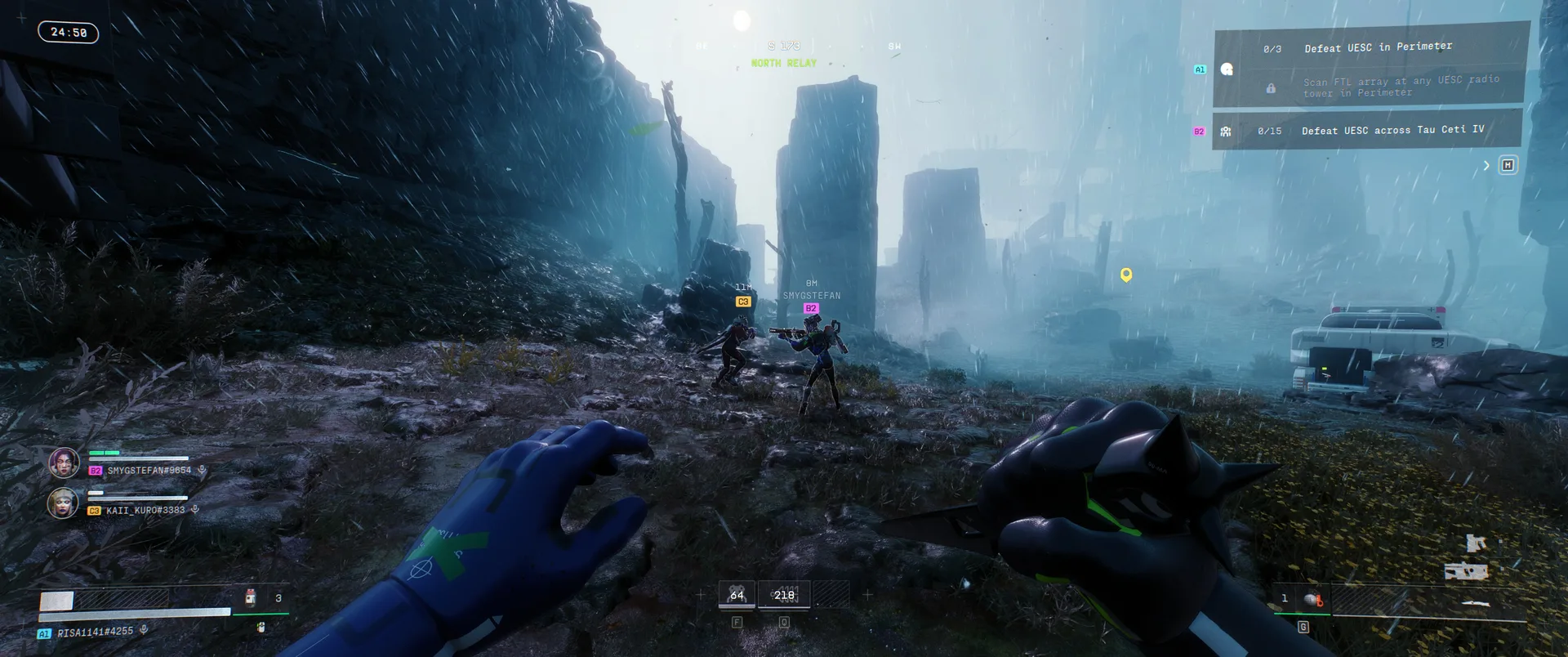The image size is (1568, 657).
Task: Select the 'Defeat UESC across Tau Ceti IV' objective
Action: [x=1392, y=130]
